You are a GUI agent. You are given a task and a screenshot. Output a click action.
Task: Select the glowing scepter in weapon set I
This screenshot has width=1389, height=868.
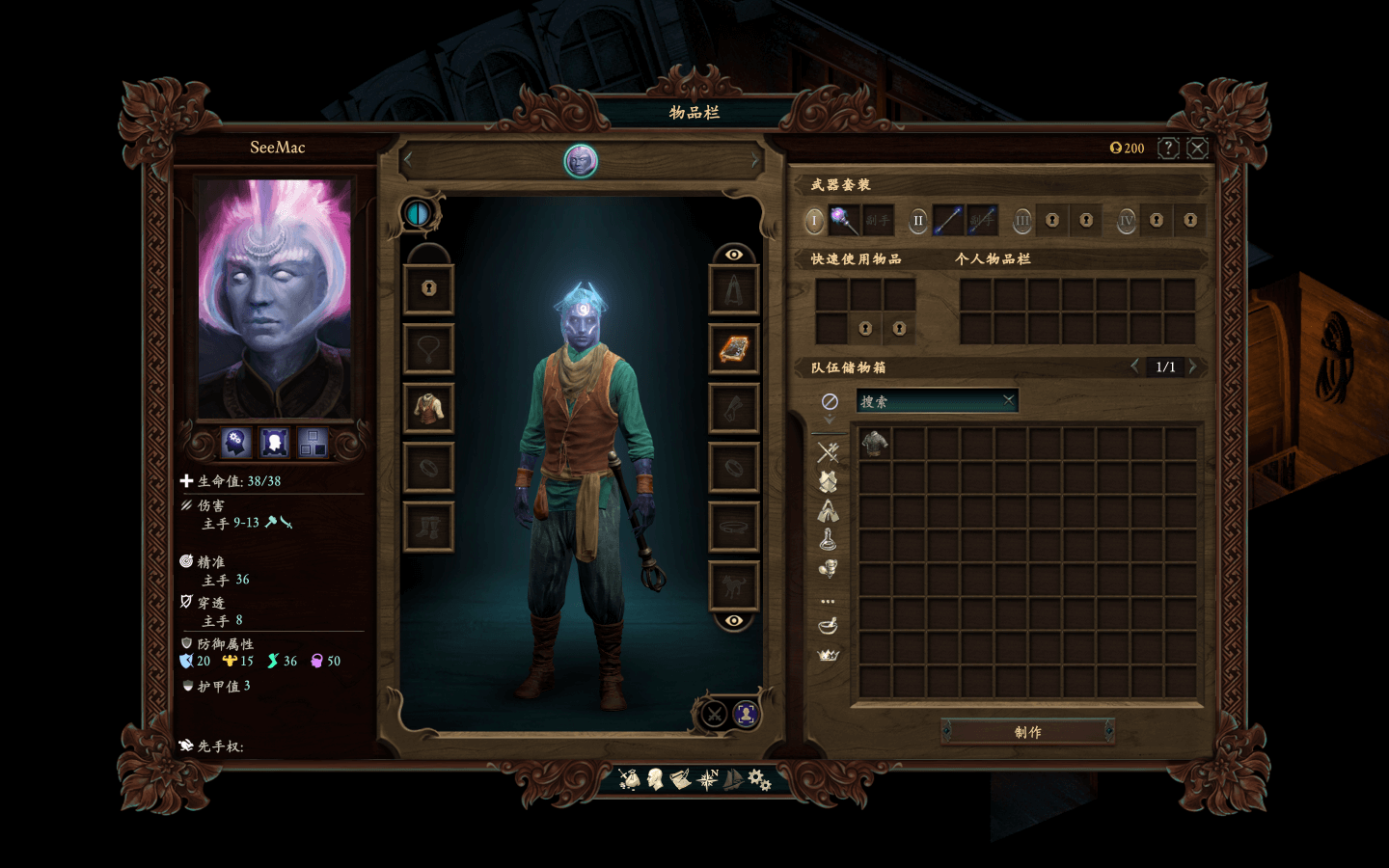[844, 221]
